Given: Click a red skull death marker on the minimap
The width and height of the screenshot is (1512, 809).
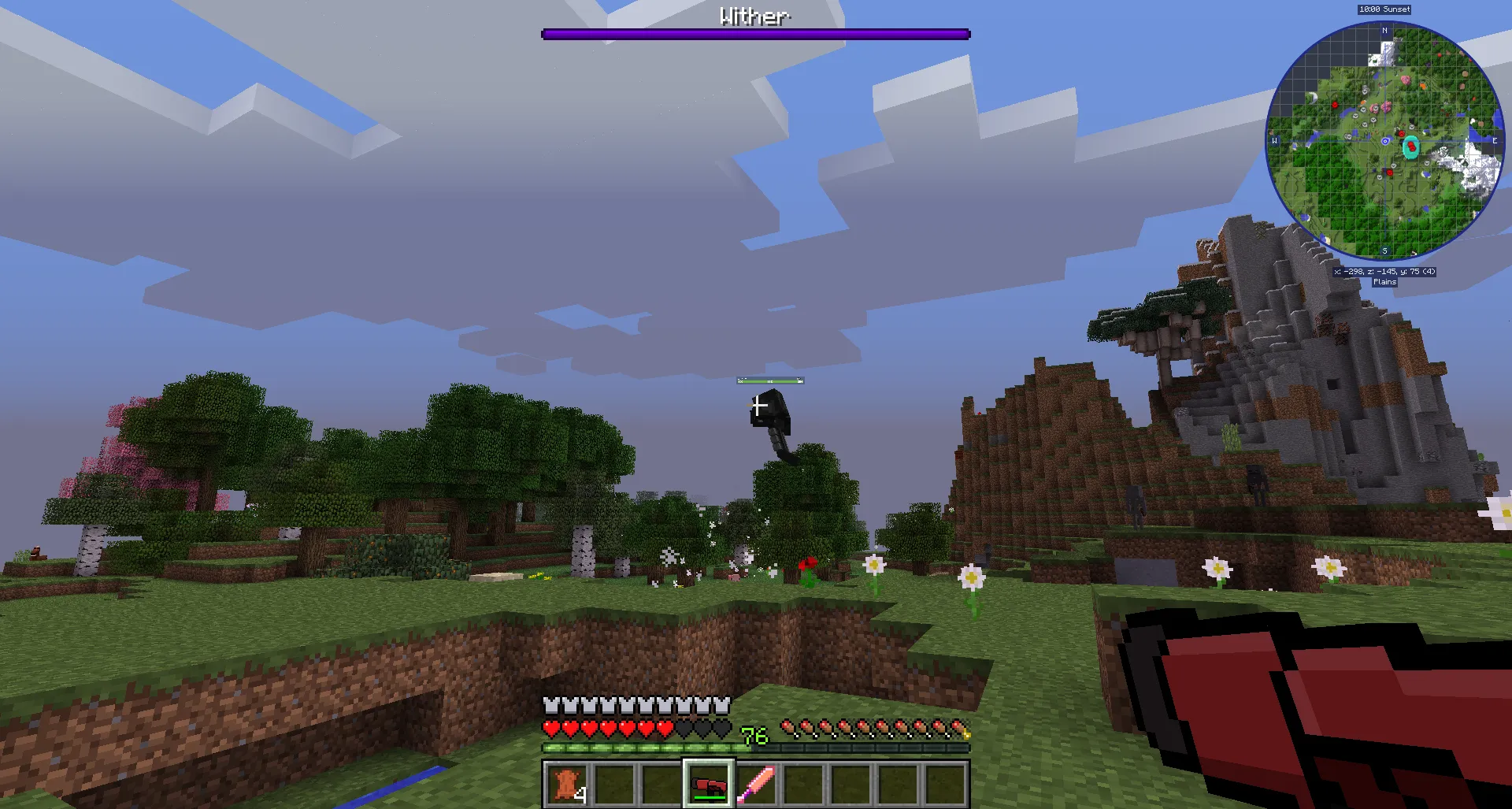Looking at the screenshot, I should [1335, 105].
